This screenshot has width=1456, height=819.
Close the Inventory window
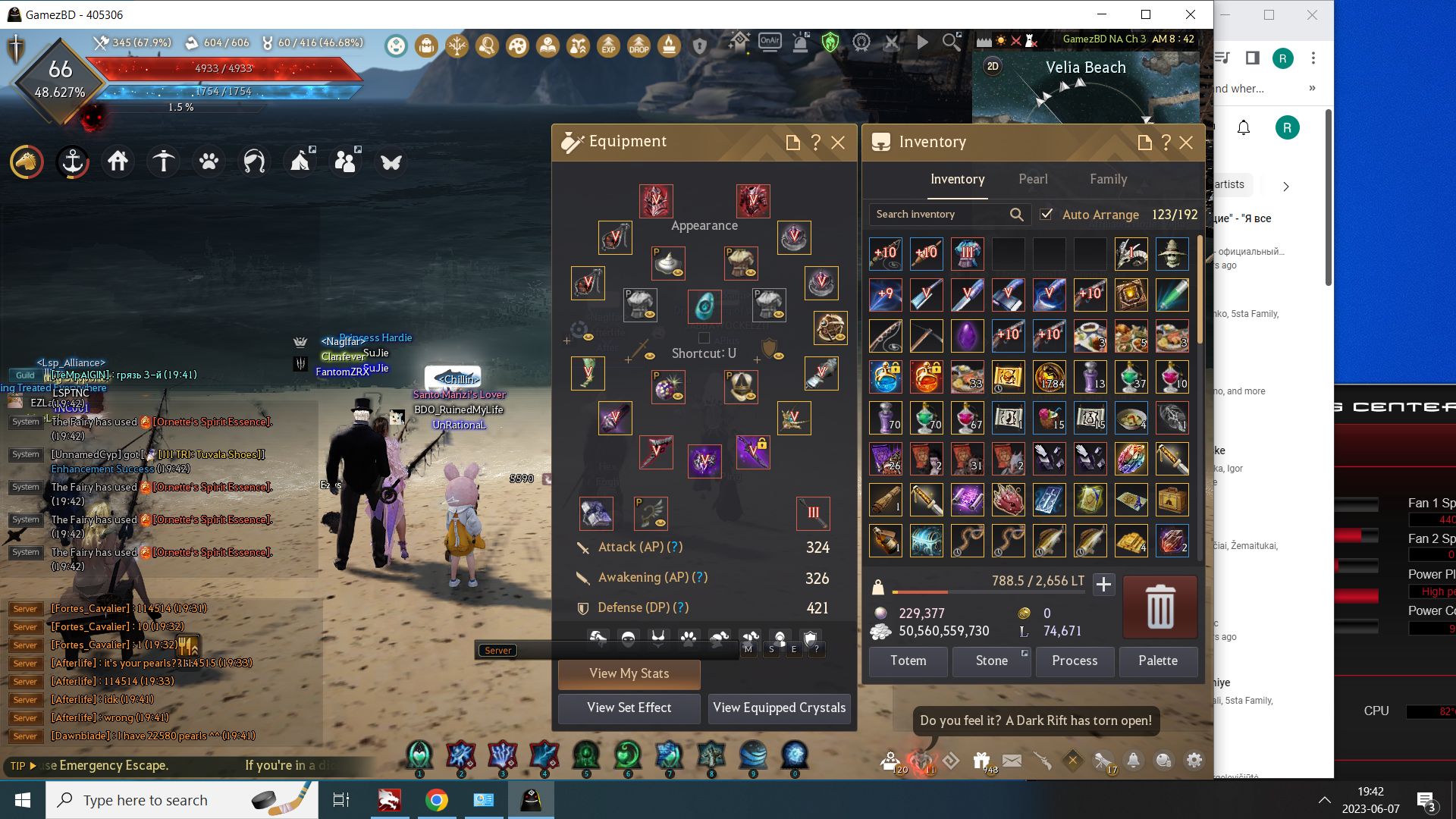[x=1186, y=143]
